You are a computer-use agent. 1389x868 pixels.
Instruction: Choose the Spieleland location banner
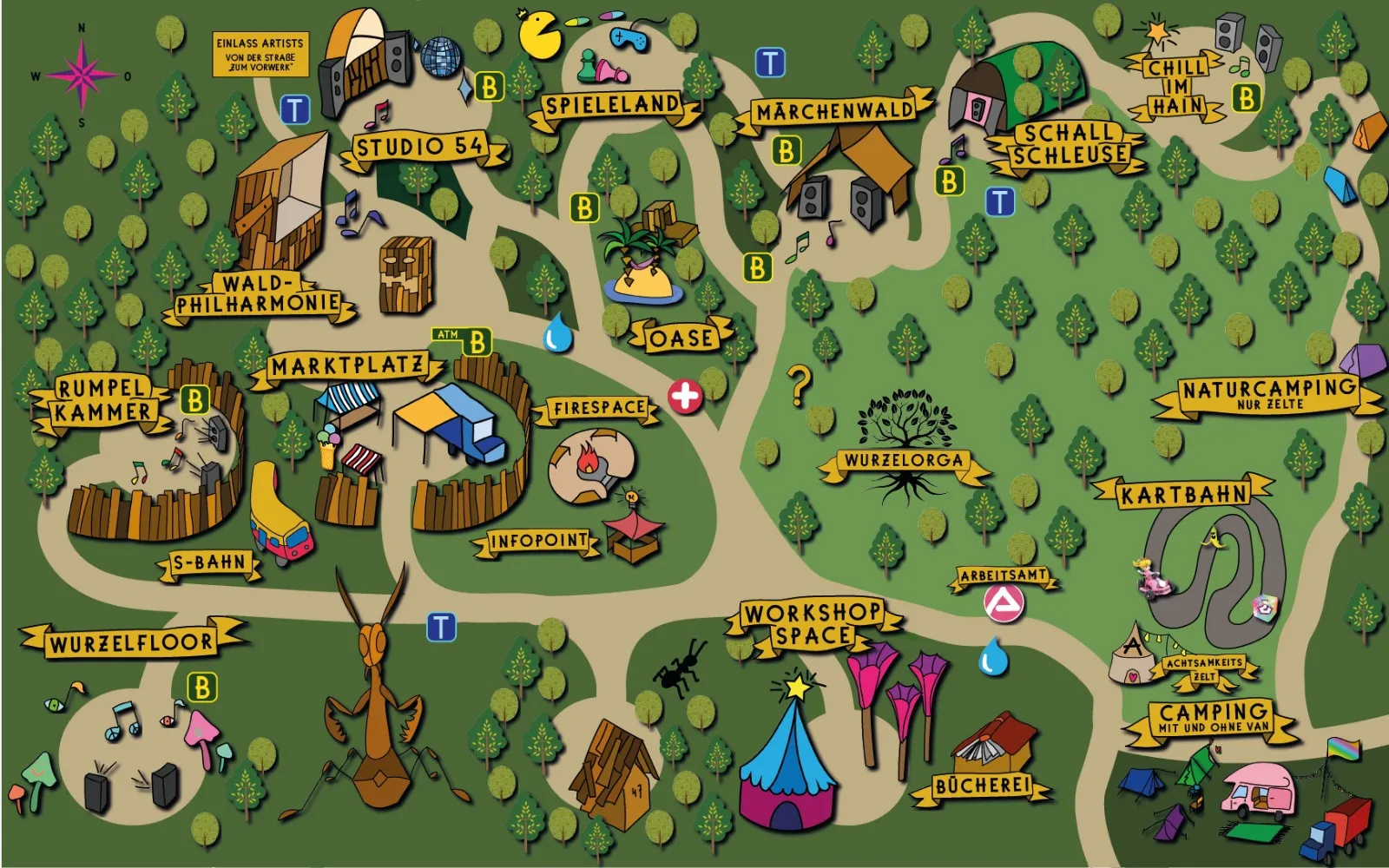(x=612, y=106)
